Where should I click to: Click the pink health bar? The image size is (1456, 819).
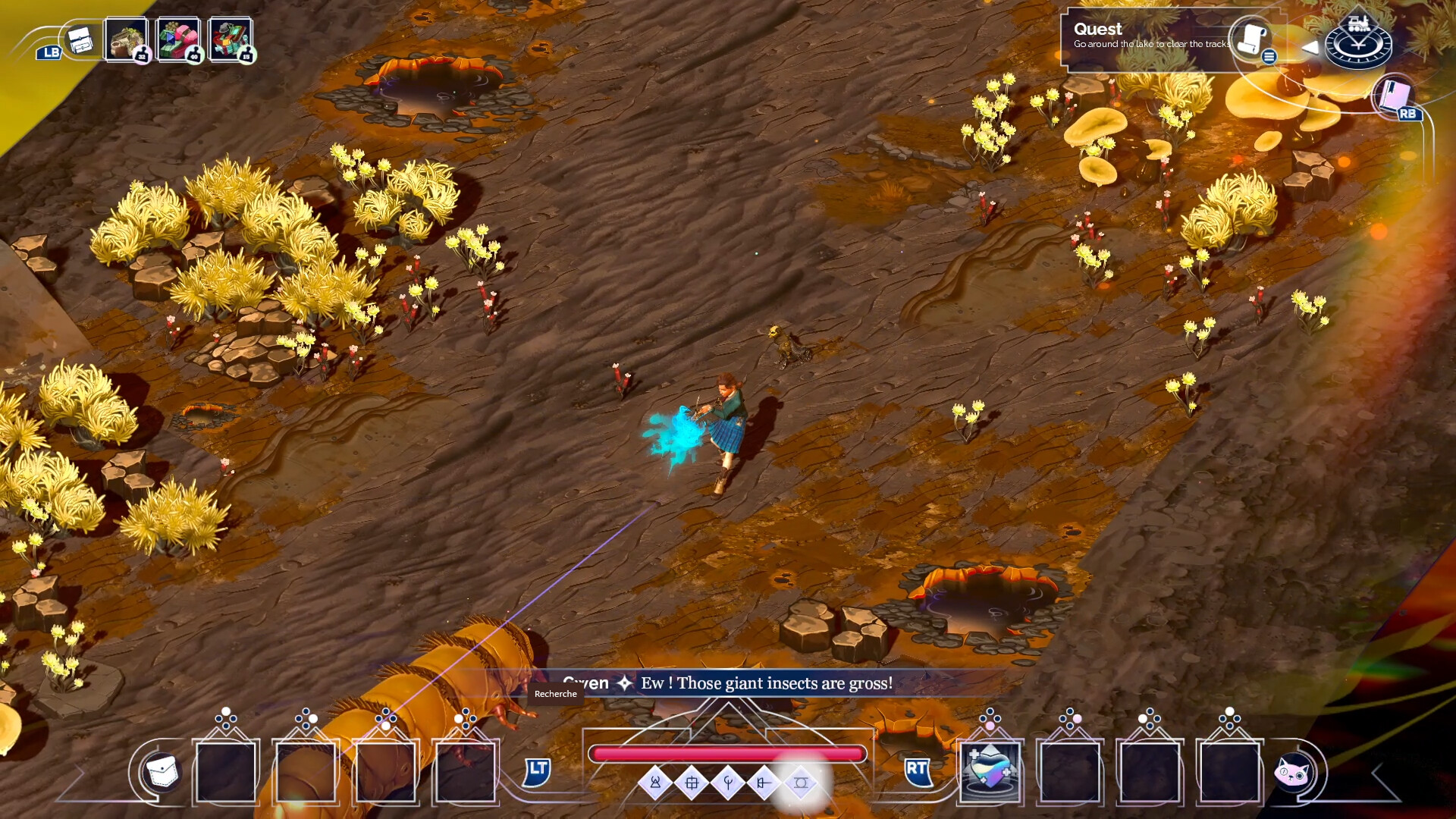[x=729, y=752]
